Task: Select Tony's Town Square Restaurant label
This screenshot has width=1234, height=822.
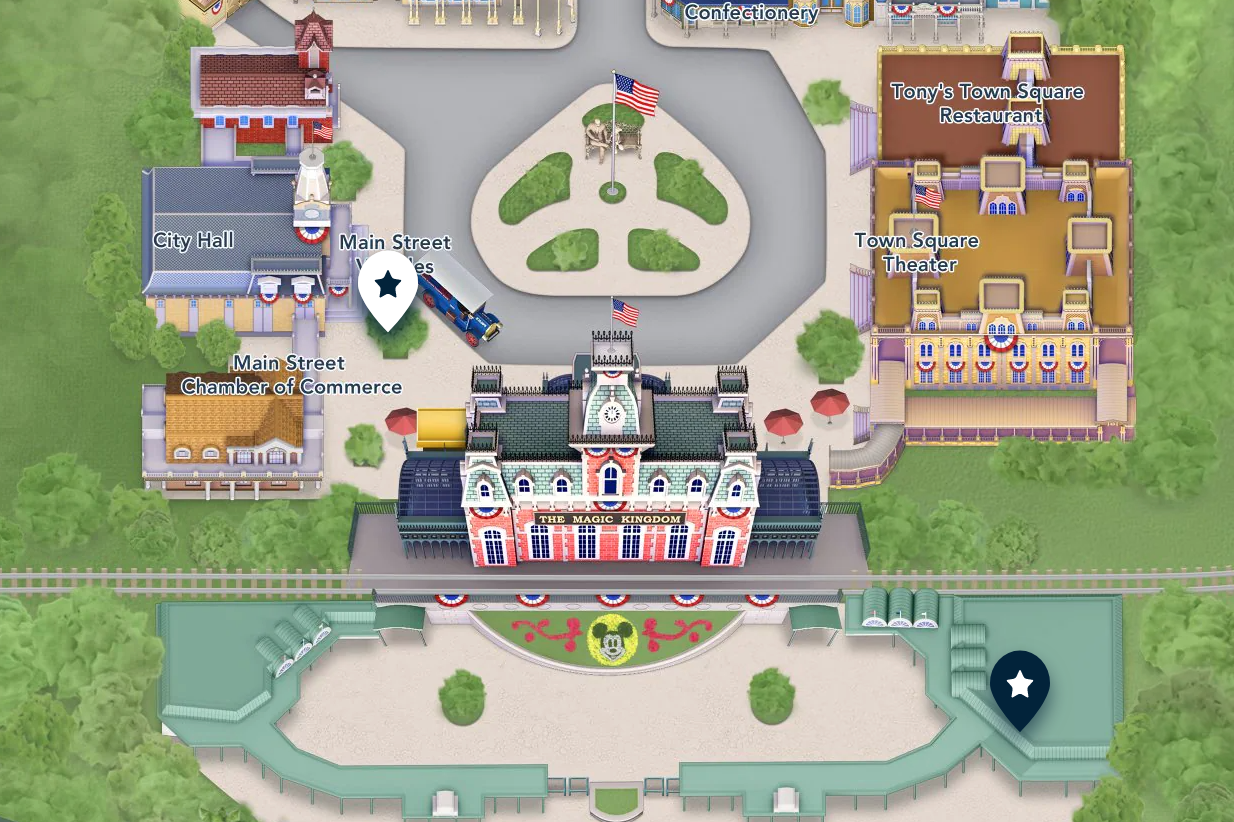Action: [x=987, y=103]
